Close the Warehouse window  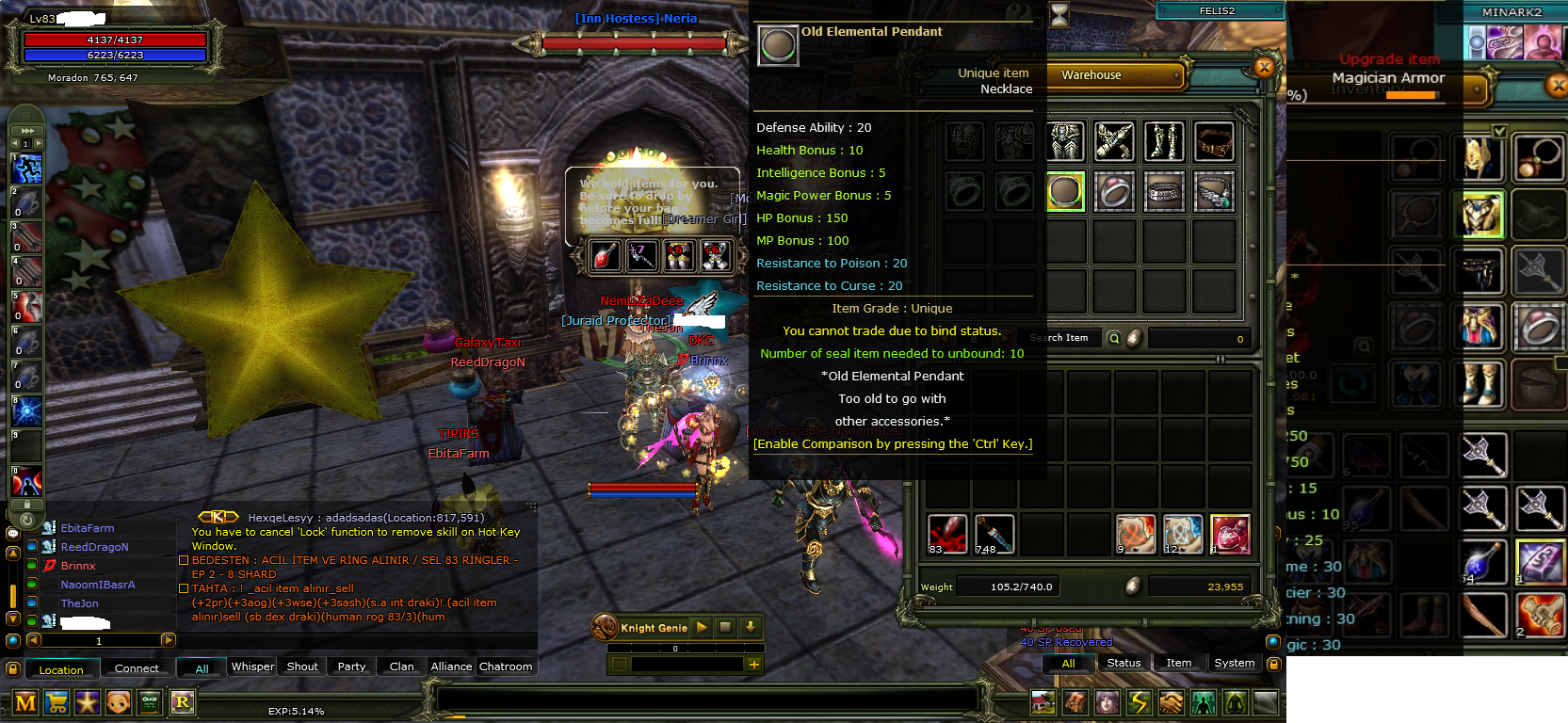pos(1265,67)
